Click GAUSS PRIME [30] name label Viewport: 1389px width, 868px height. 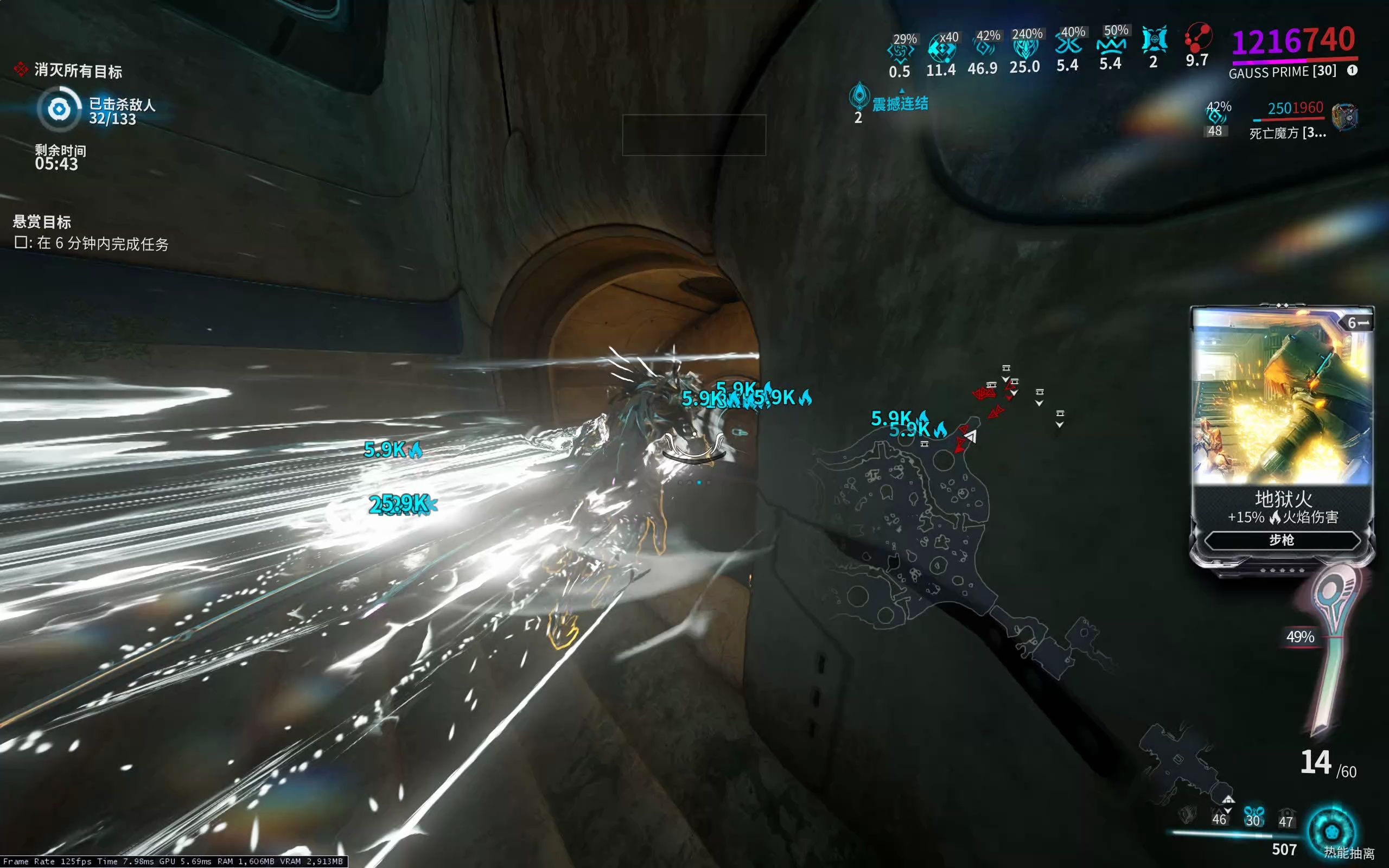(1282, 72)
